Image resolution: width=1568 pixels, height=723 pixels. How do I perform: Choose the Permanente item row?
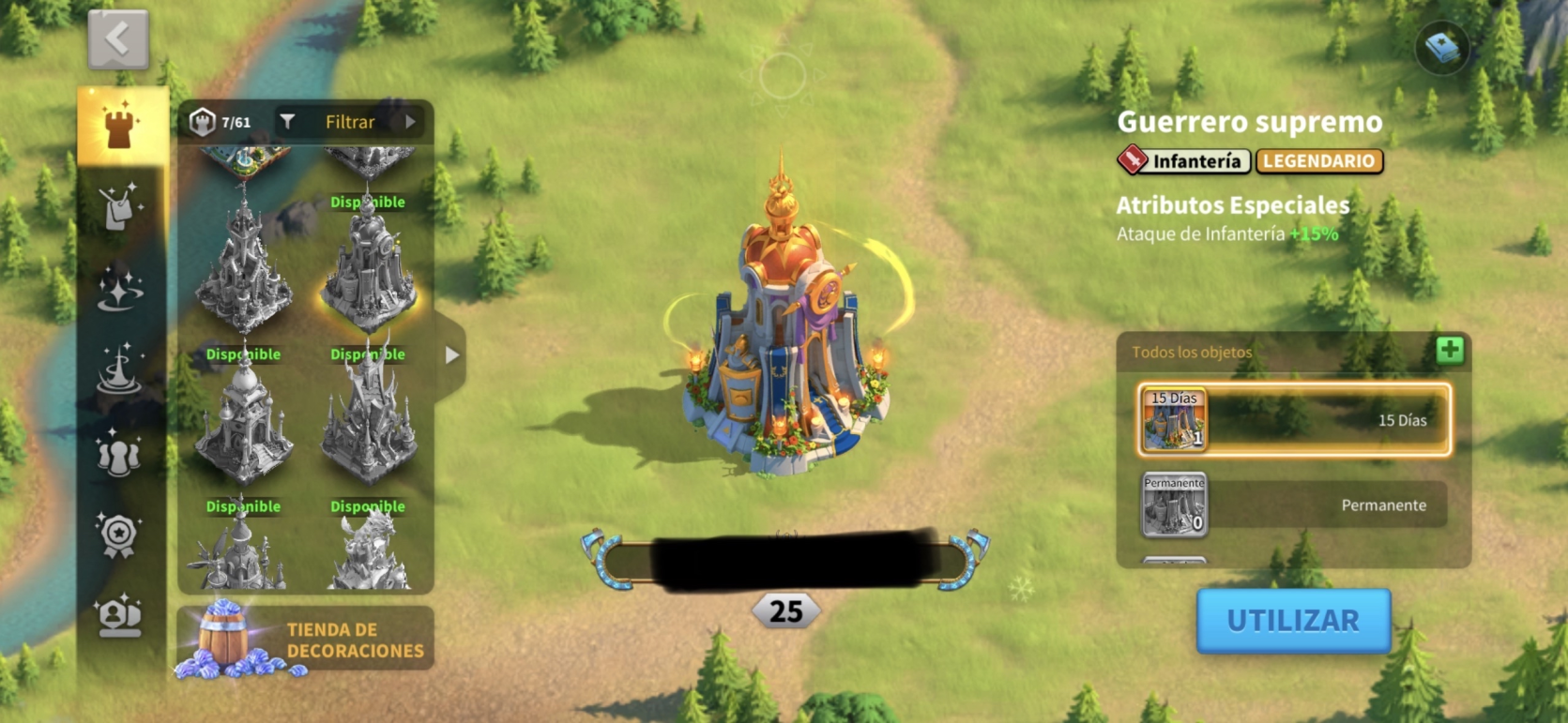pos(1294,505)
